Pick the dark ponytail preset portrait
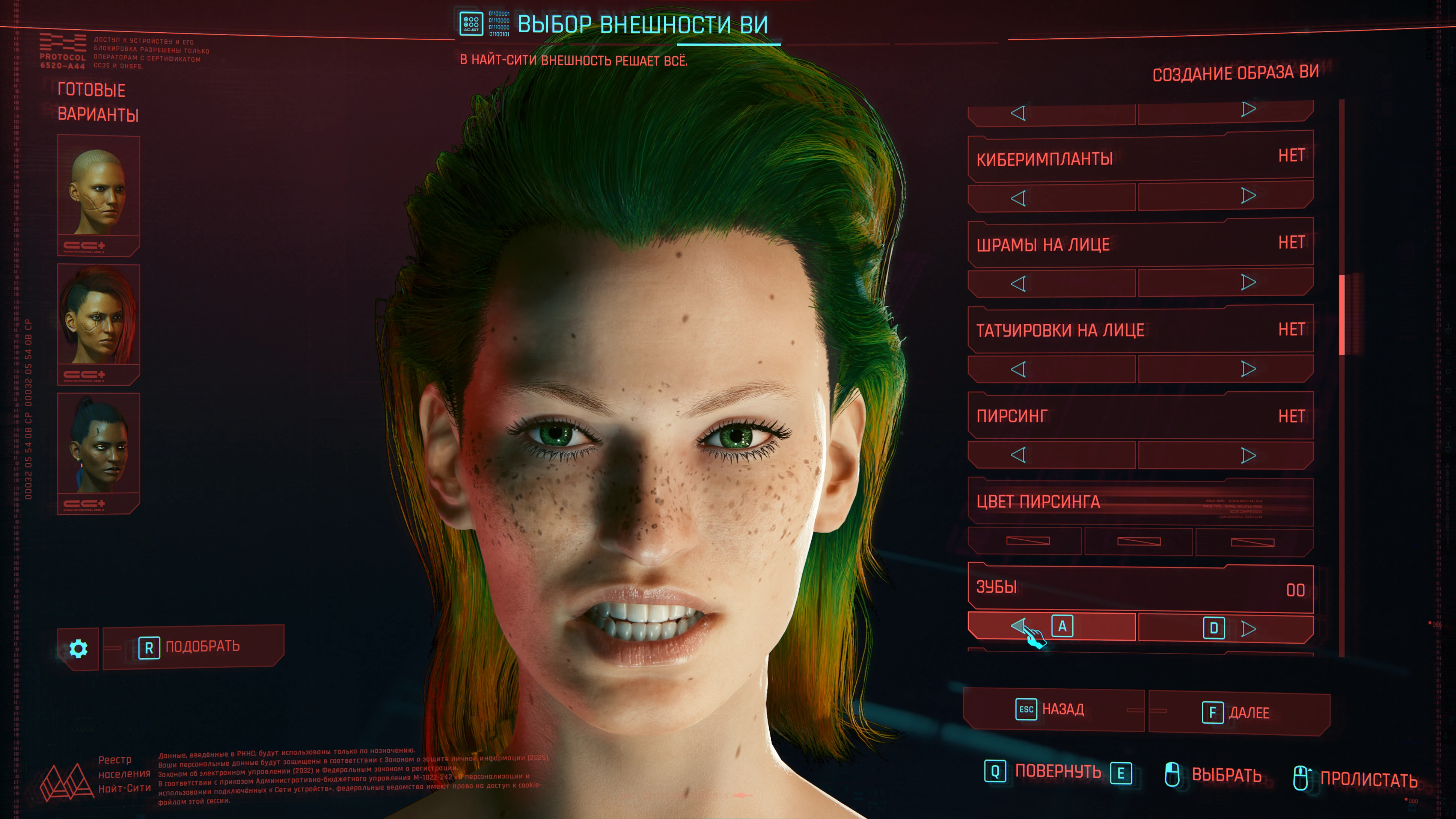The width and height of the screenshot is (1456, 819). [98, 452]
